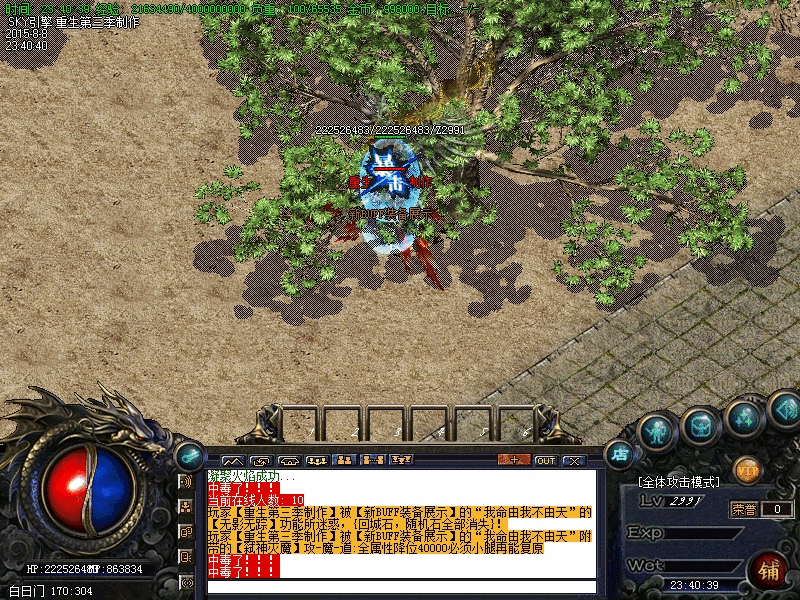Click the 荣誉 honor button
The width and height of the screenshot is (800, 600).
click(x=742, y=508)
